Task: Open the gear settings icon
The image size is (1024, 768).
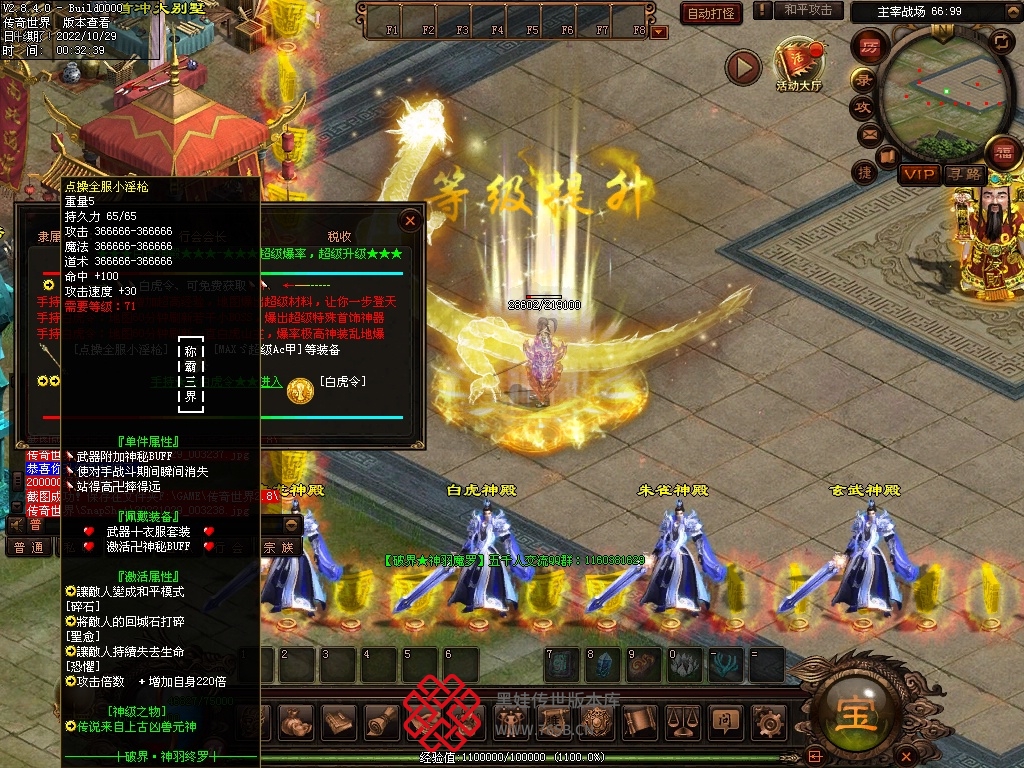Action: 768,720
